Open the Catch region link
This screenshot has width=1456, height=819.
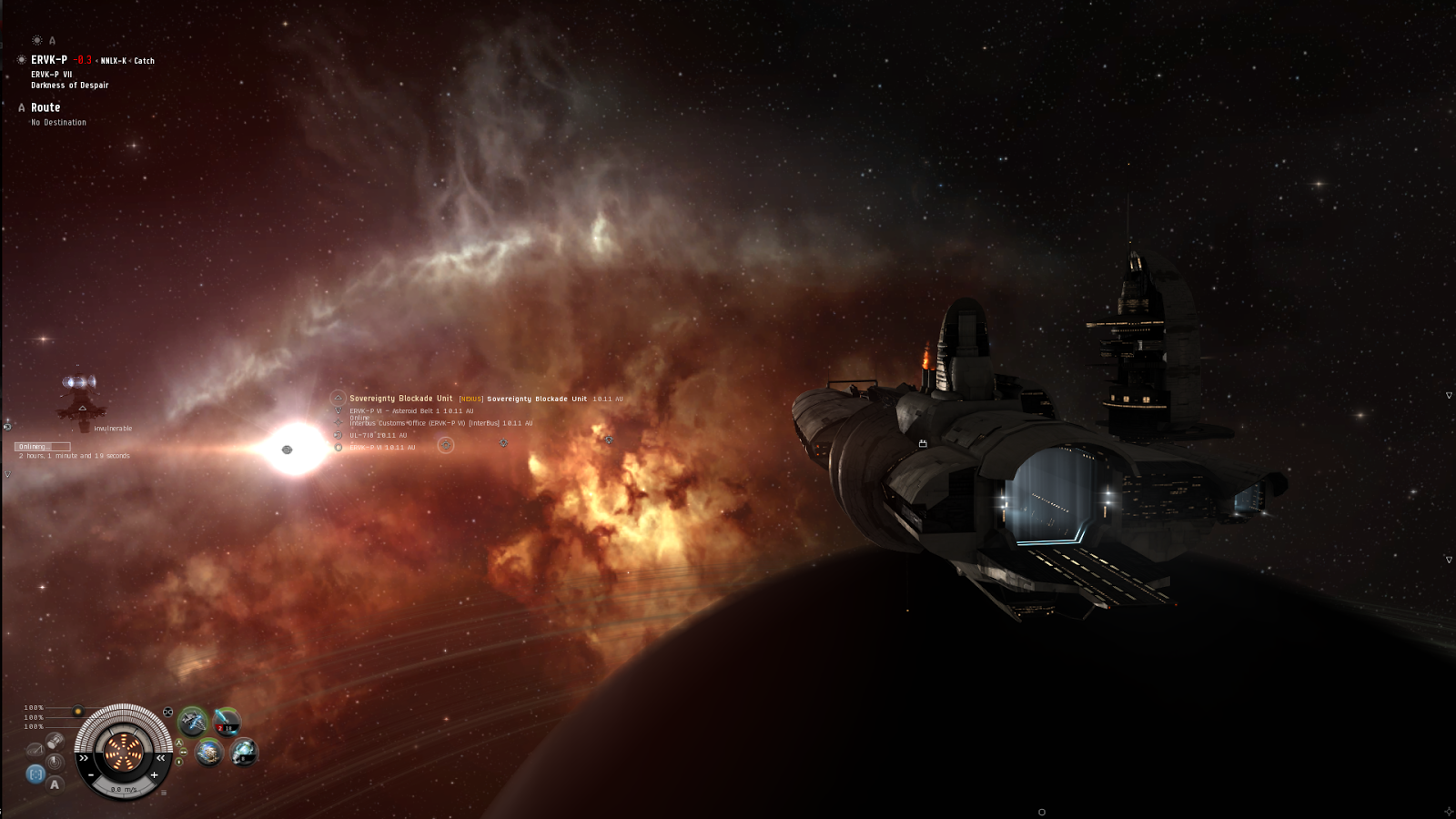tap(145, 61)
